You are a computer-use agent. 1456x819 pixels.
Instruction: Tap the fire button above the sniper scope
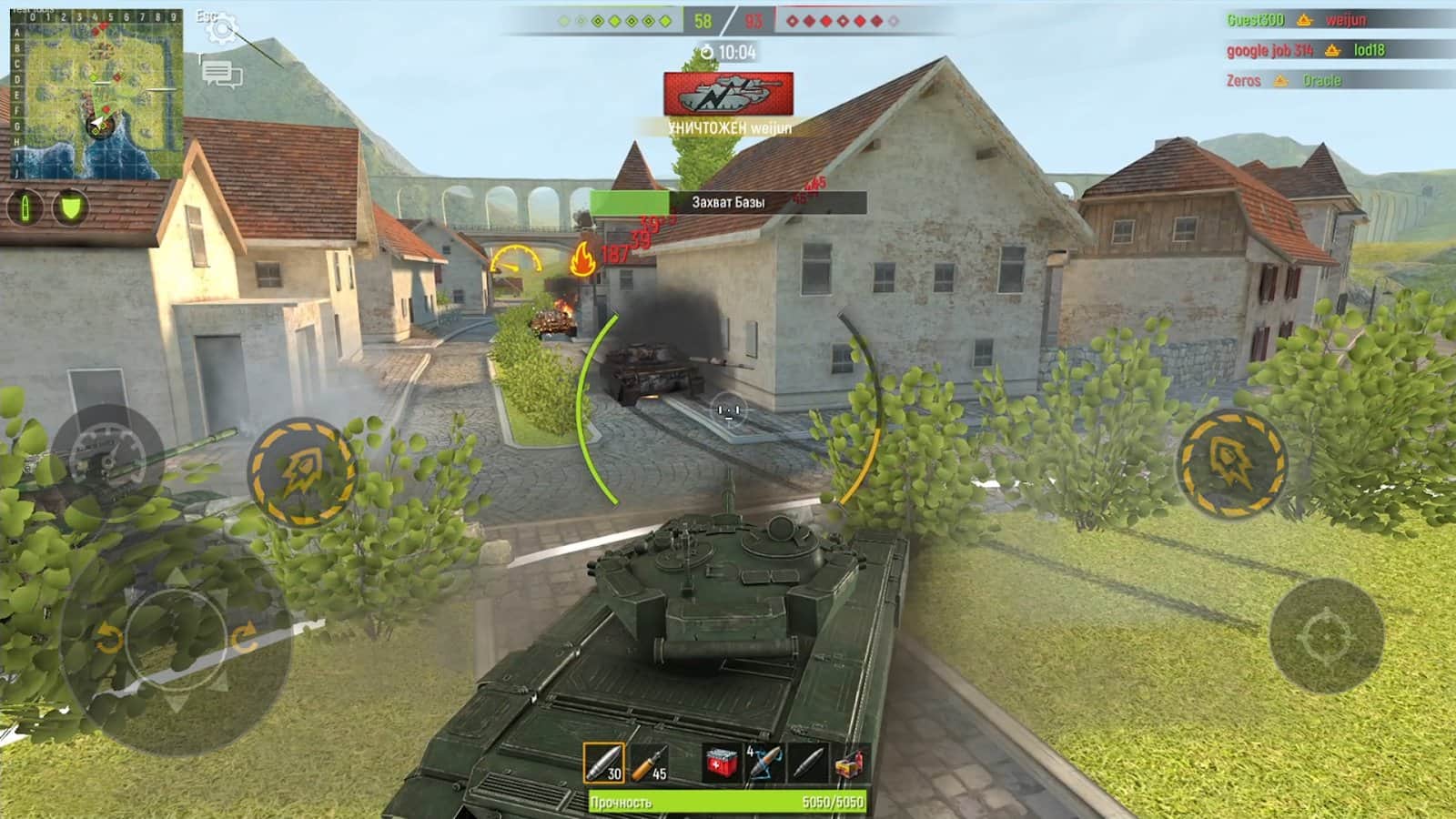(1231, 463)
